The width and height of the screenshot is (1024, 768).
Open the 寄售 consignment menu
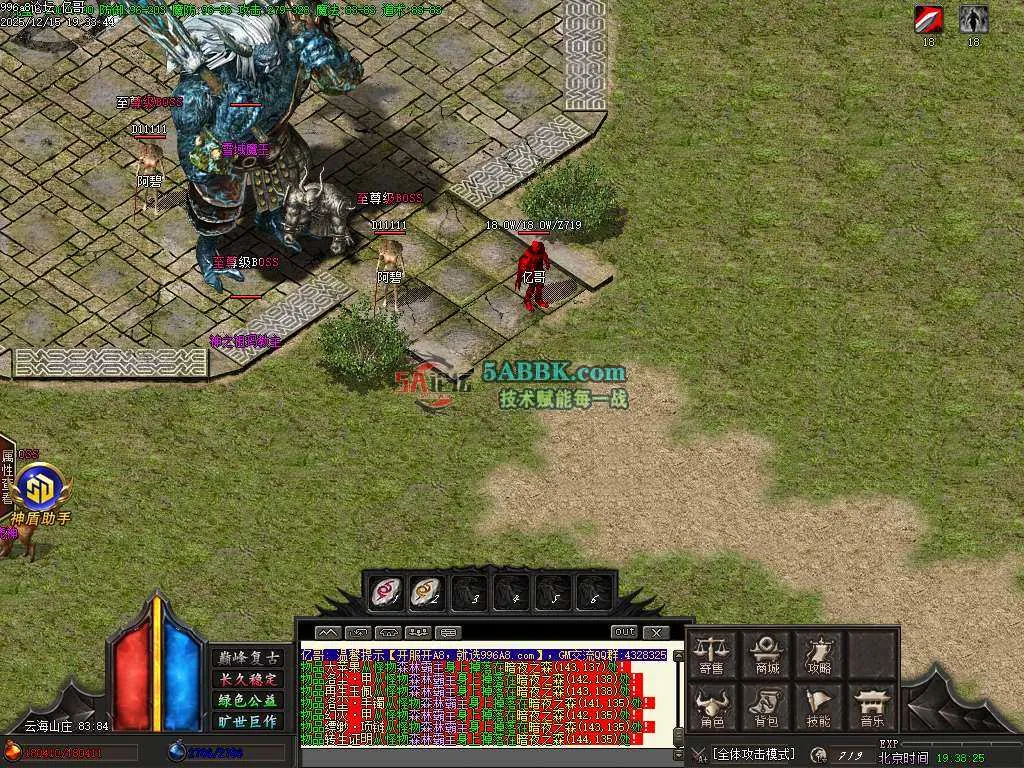tap(713, 655)
